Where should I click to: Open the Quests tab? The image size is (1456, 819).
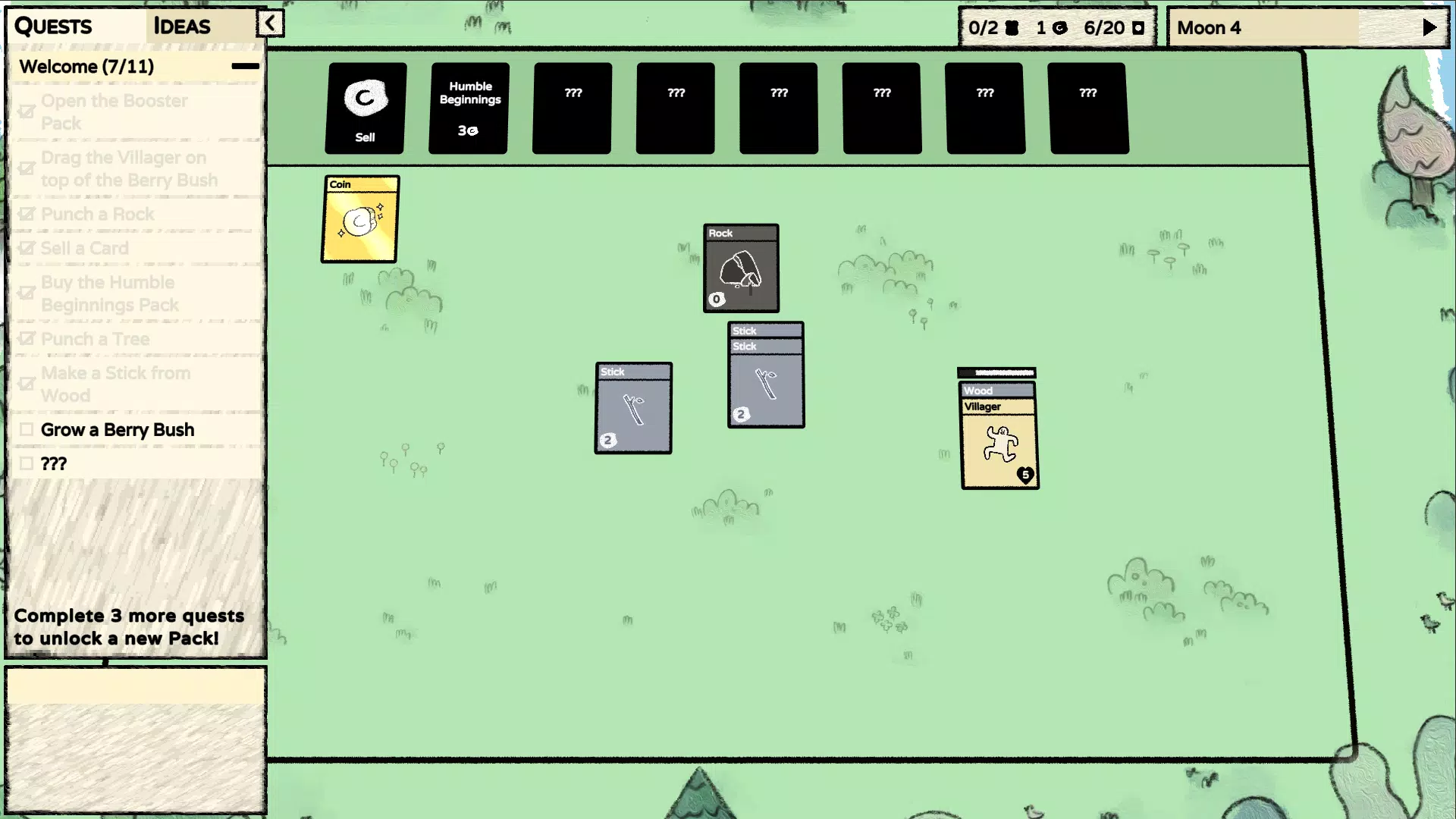(52, 26)
